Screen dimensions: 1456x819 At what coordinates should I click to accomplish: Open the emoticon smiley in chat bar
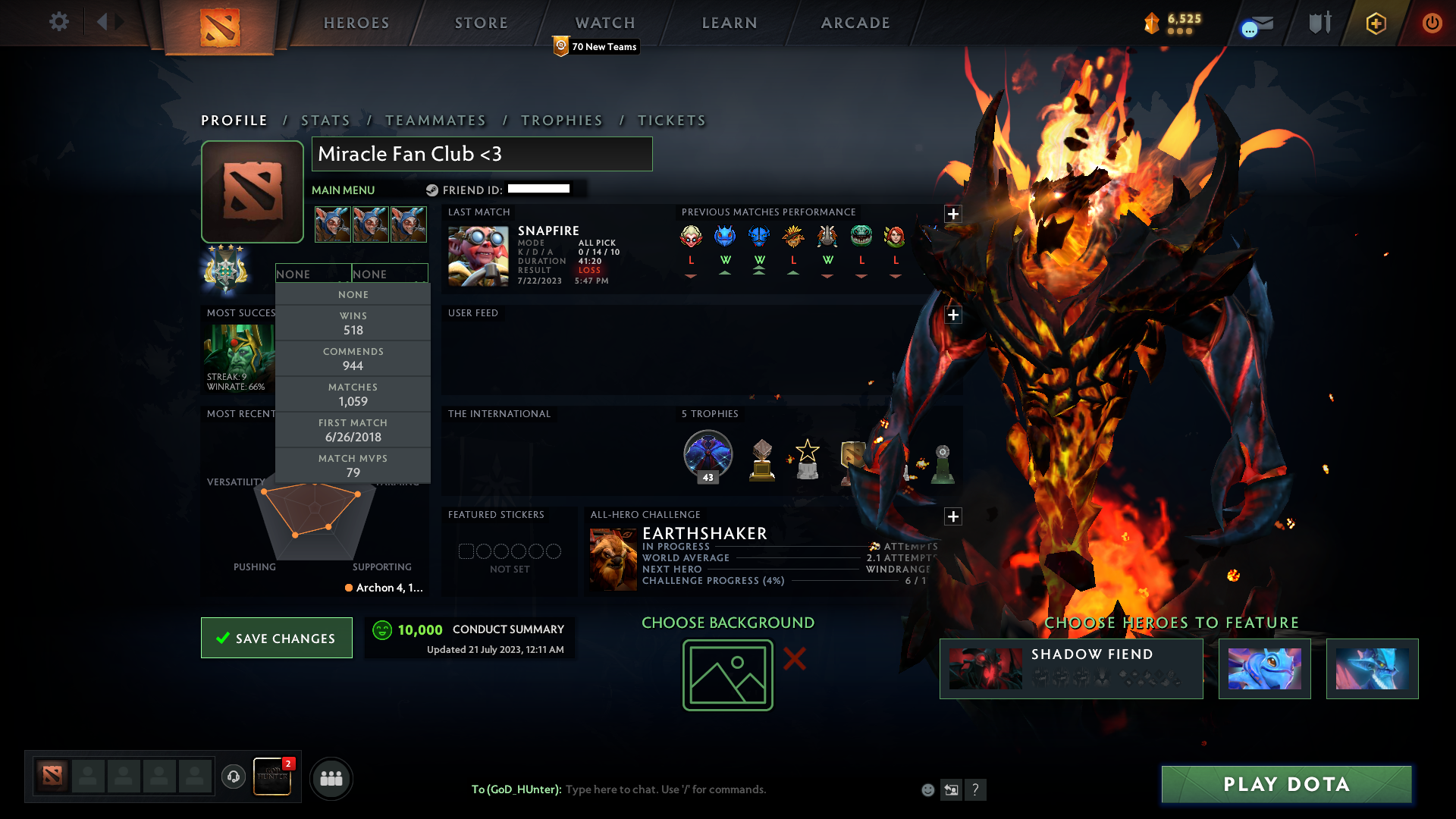point(928,789)
